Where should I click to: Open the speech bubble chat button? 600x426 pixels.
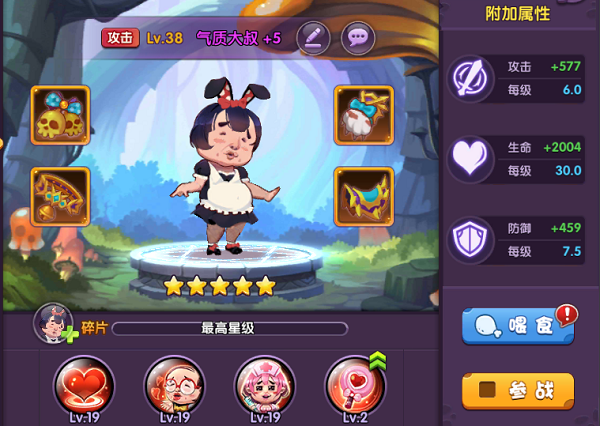click(358, 38)
